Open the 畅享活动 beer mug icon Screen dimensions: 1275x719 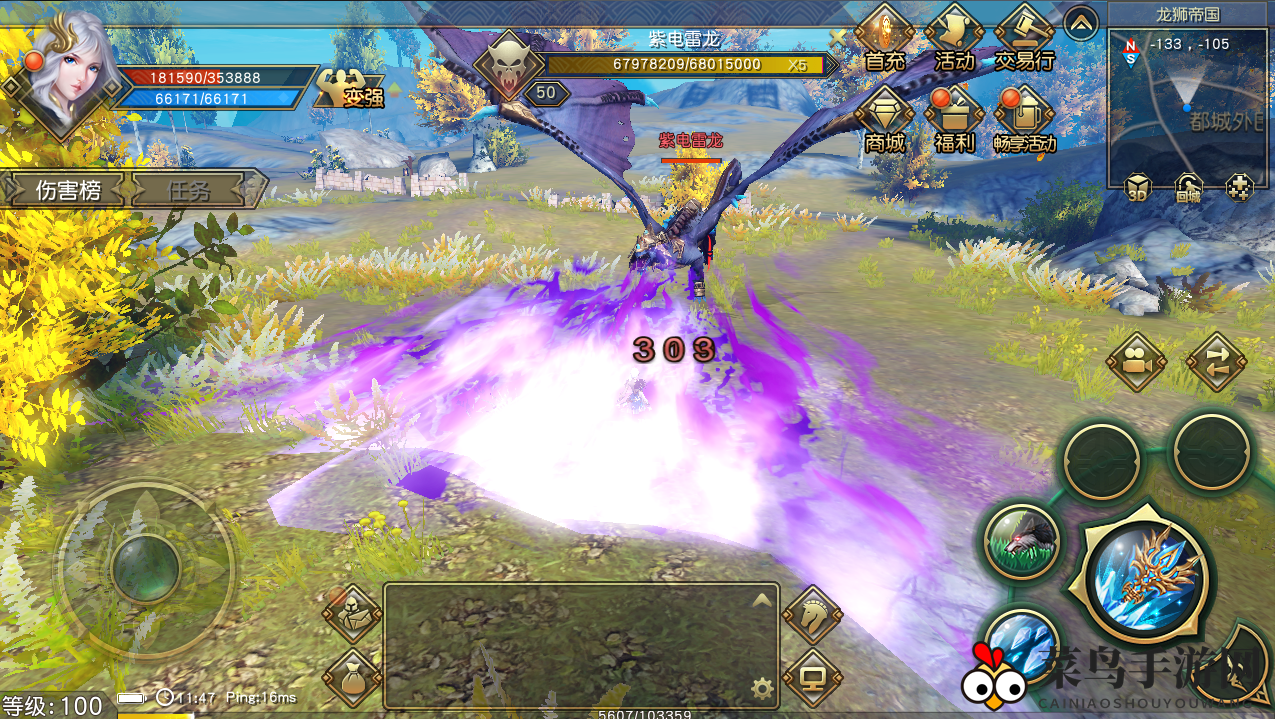click(1025, 118)
